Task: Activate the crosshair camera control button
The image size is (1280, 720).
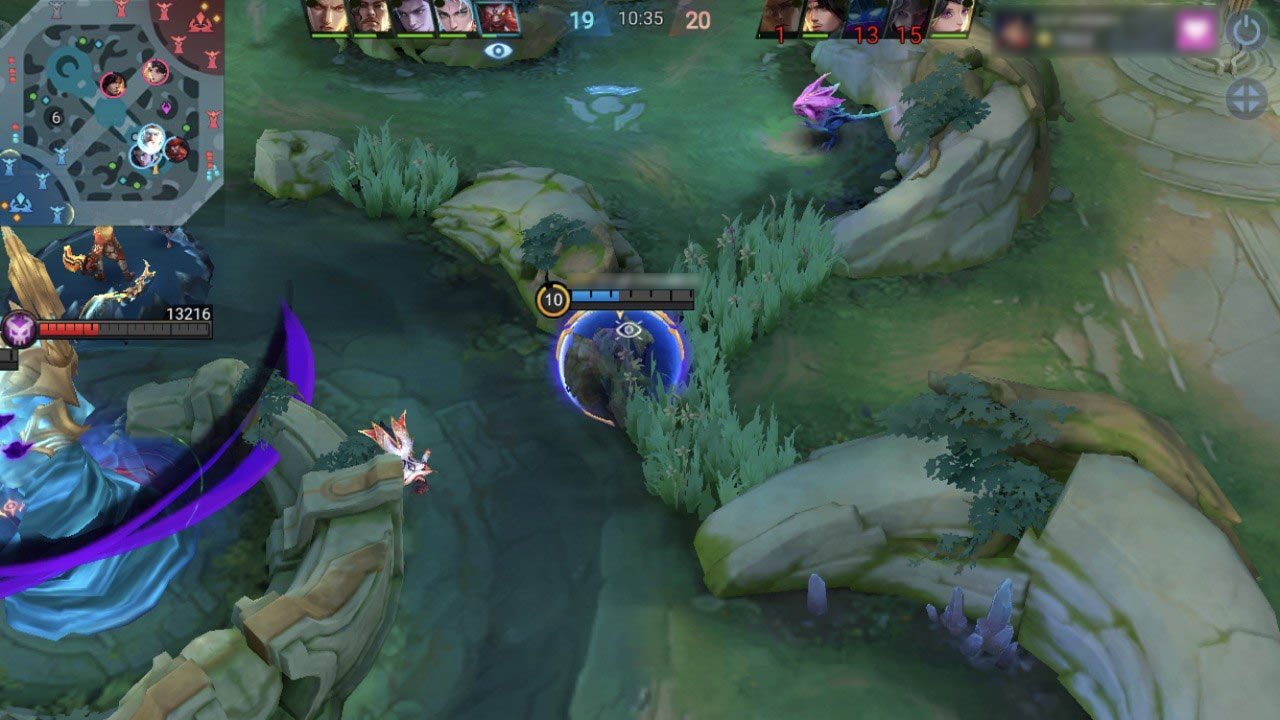Action: [x=1247, y=99]
